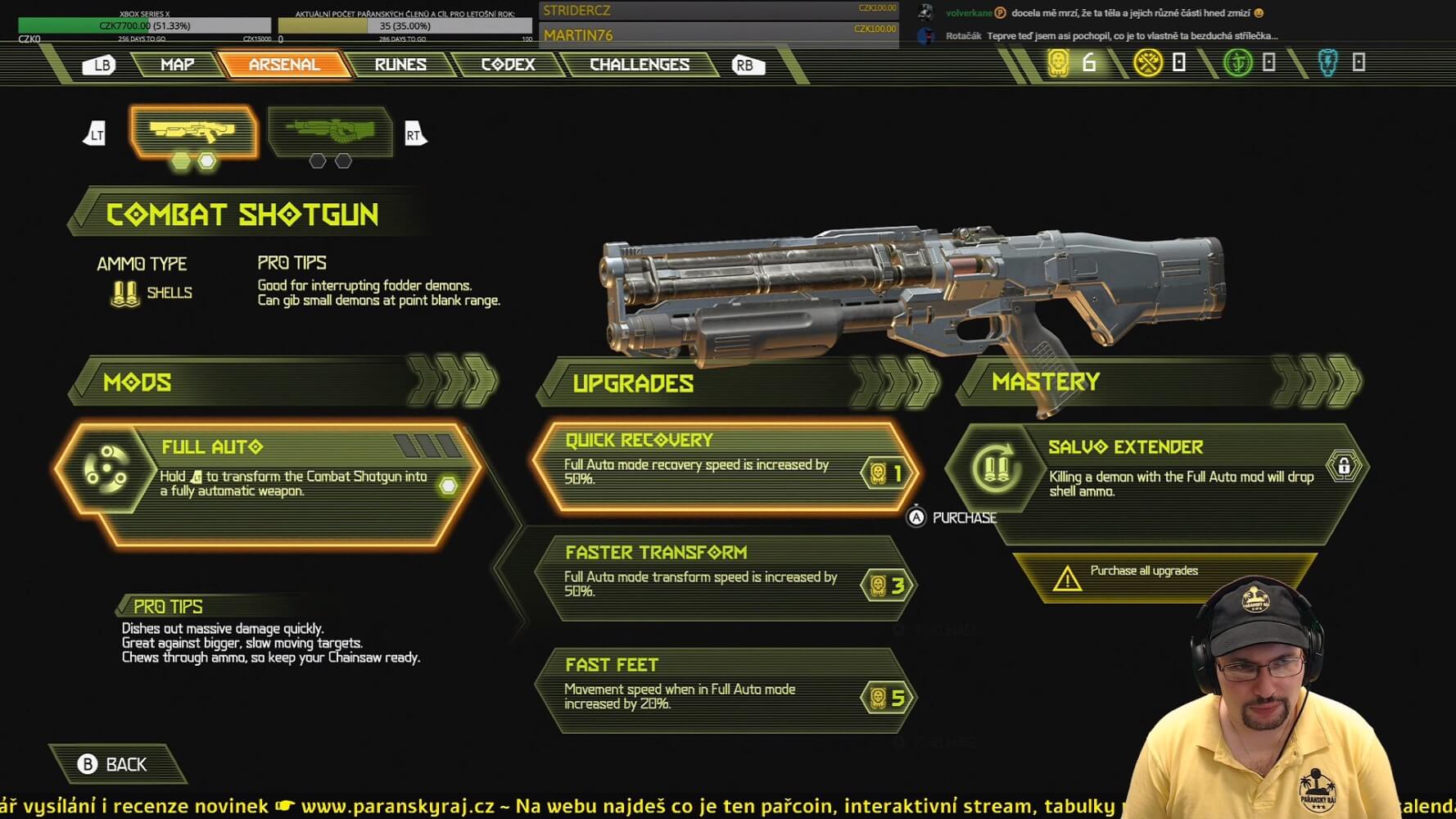Open the Map tab
Screen dimensions: 1456x819
pos(177,65)
